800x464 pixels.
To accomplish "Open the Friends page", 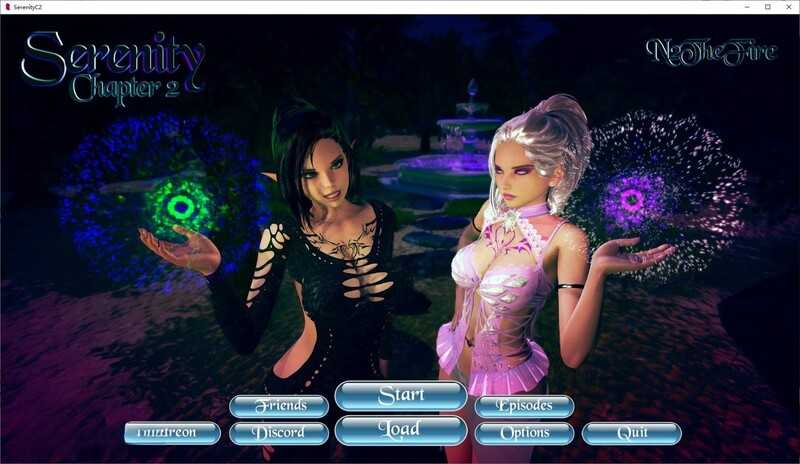I will click(x=279, y=406).
